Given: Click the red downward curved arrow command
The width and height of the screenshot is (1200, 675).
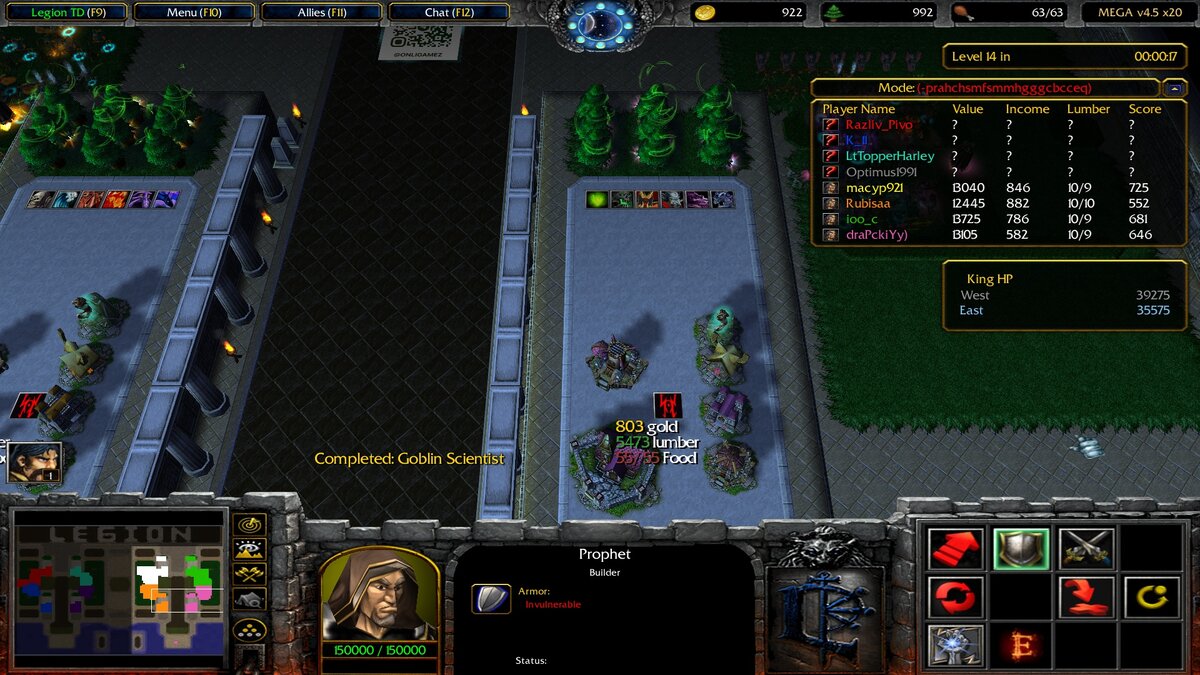Looking at the screenshot, I should pyautogui.click(x=1086, y=597).
